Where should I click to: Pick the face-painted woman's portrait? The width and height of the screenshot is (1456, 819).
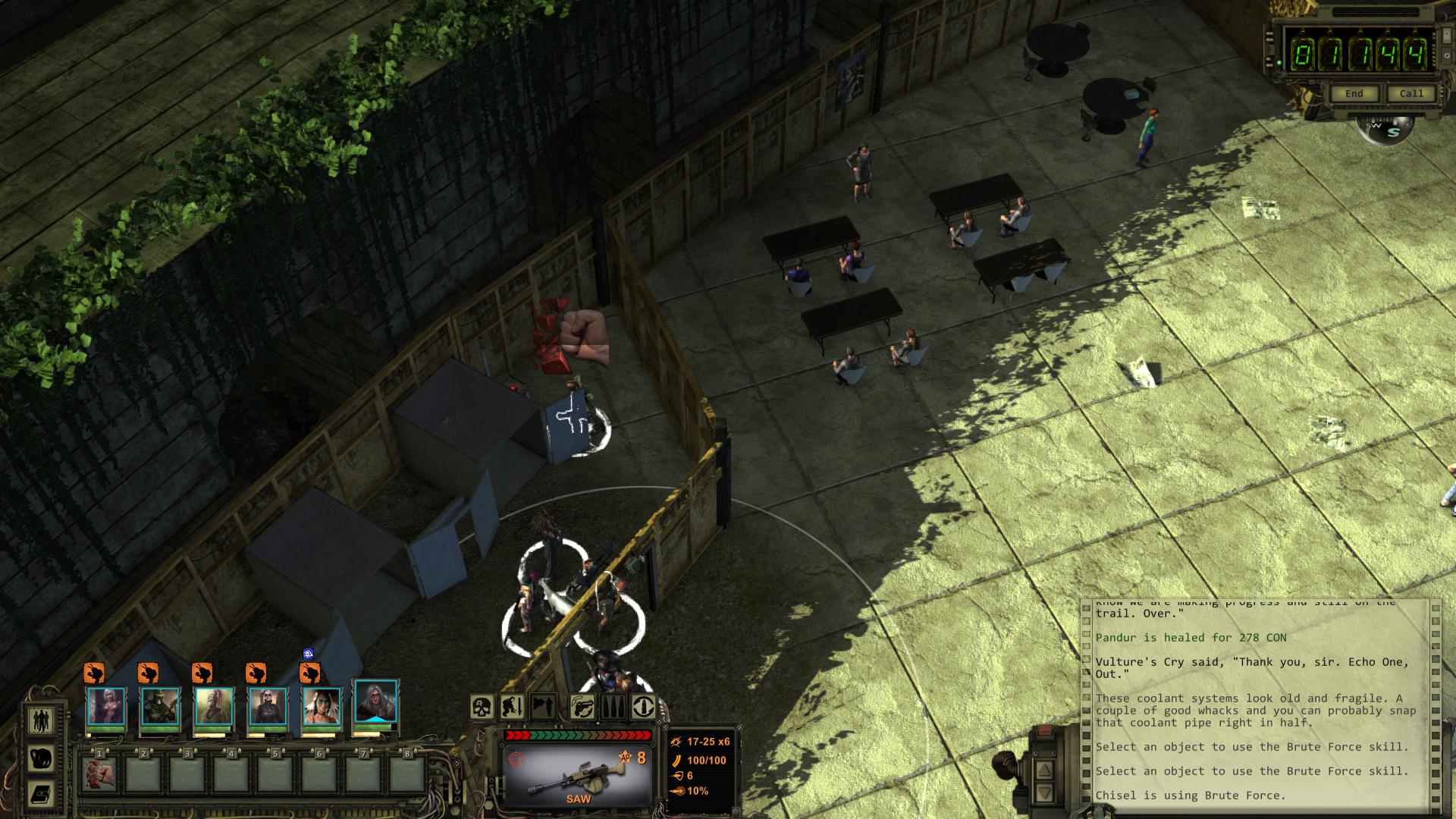[x=322, y=707]
